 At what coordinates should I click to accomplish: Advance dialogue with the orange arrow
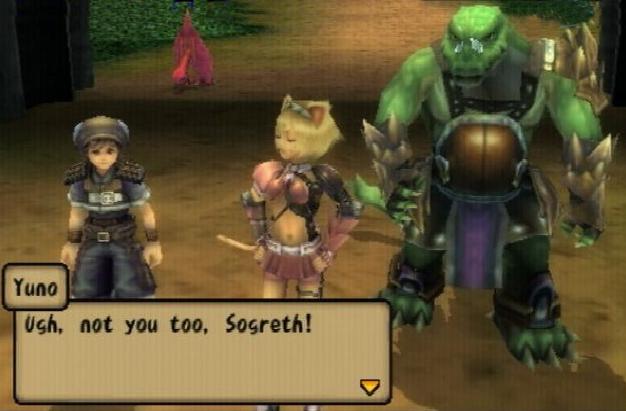click(x=370, y=386)
